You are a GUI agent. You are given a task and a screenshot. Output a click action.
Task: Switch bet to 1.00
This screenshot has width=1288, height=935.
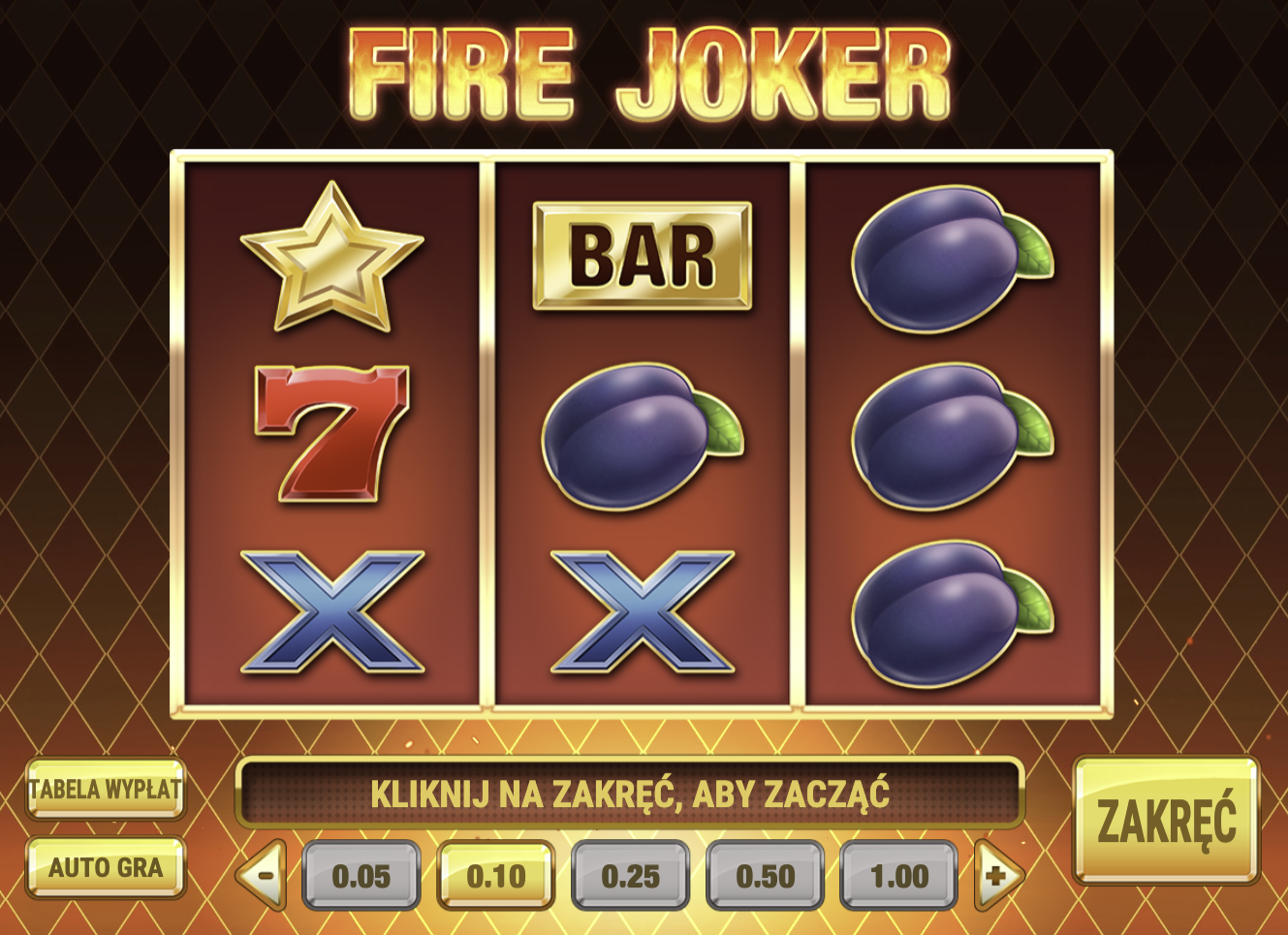900,875
